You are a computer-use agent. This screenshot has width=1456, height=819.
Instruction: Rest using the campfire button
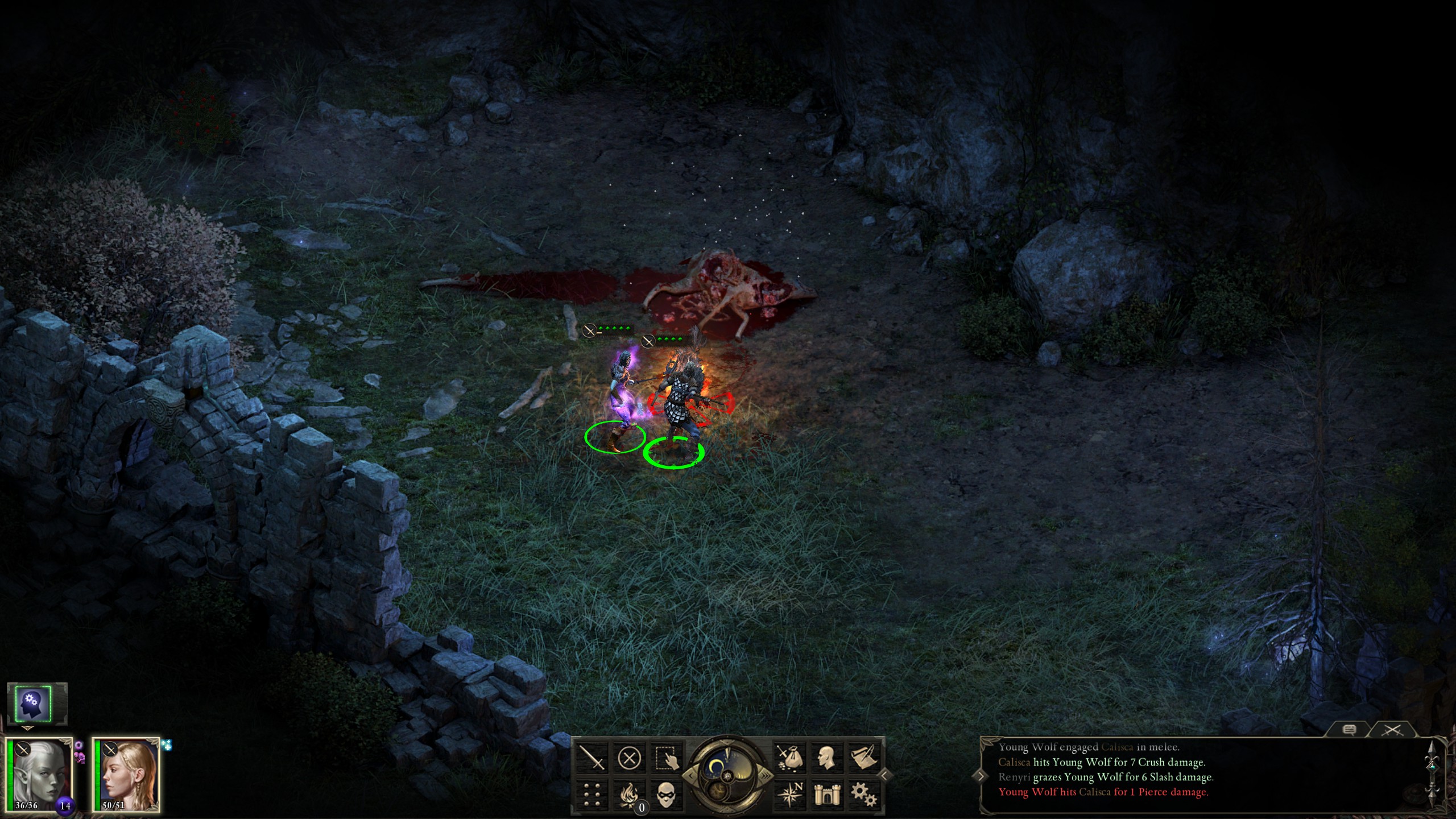tap(629, 795)
